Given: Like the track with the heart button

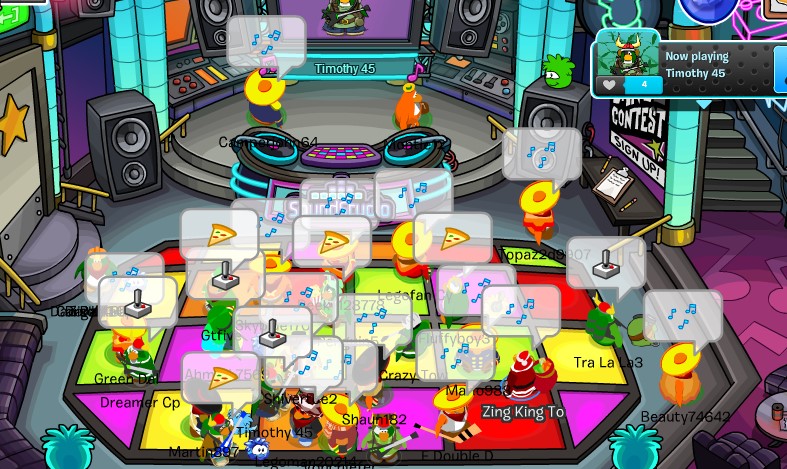Looking at the screenshot, I should (609, 85).
